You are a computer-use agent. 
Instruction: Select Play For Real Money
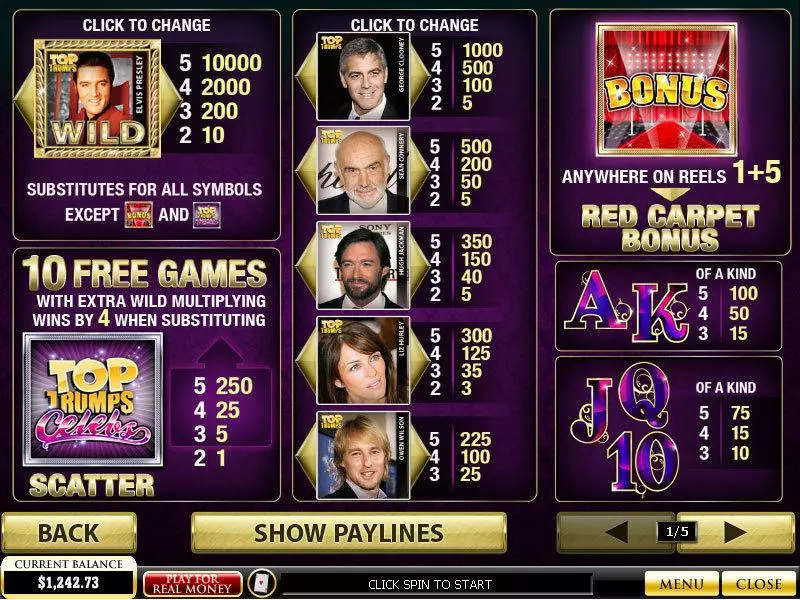tap(192, 584)
